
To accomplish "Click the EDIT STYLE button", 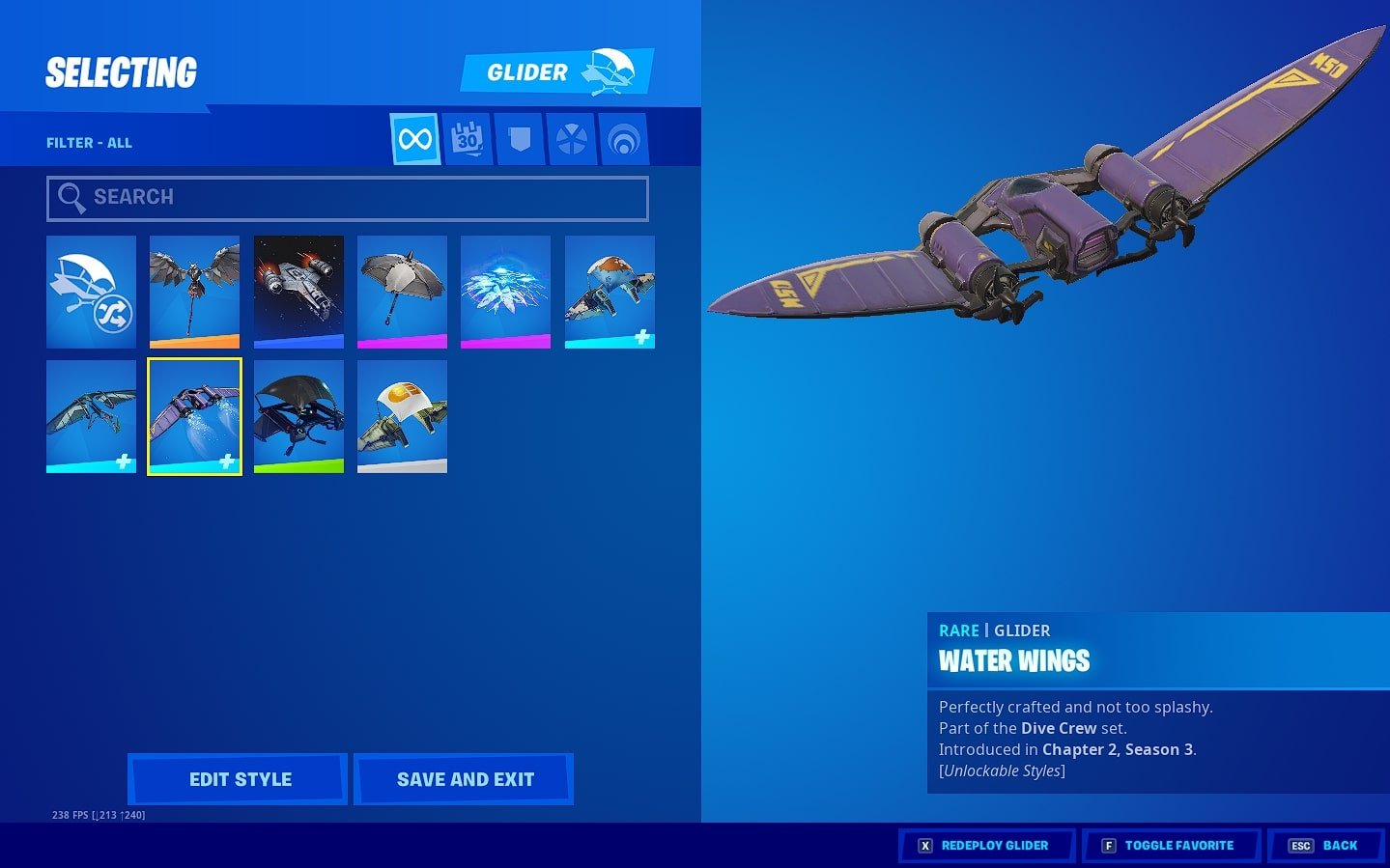I will point(238,778).
